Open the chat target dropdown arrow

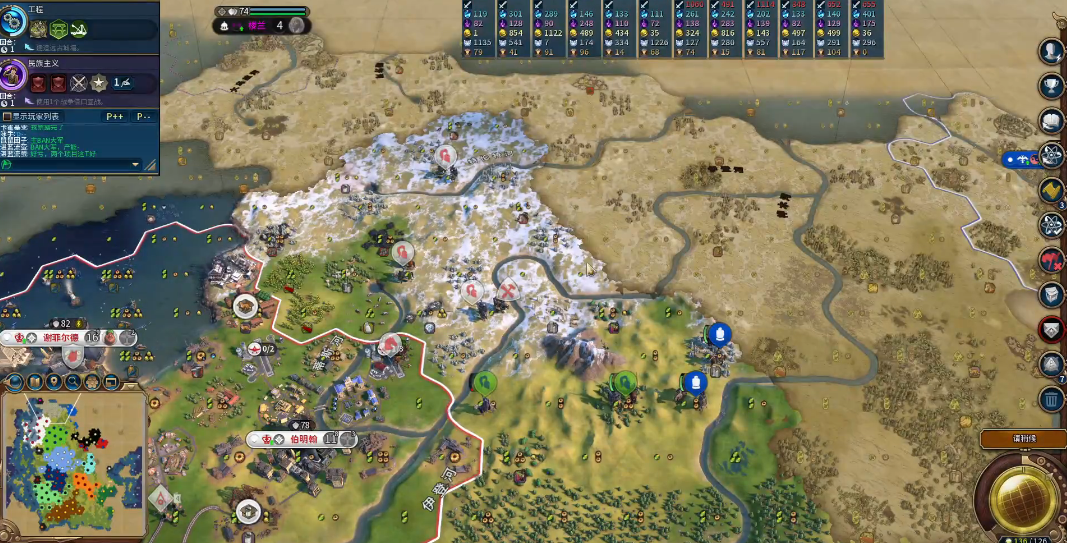pos(136,164)
